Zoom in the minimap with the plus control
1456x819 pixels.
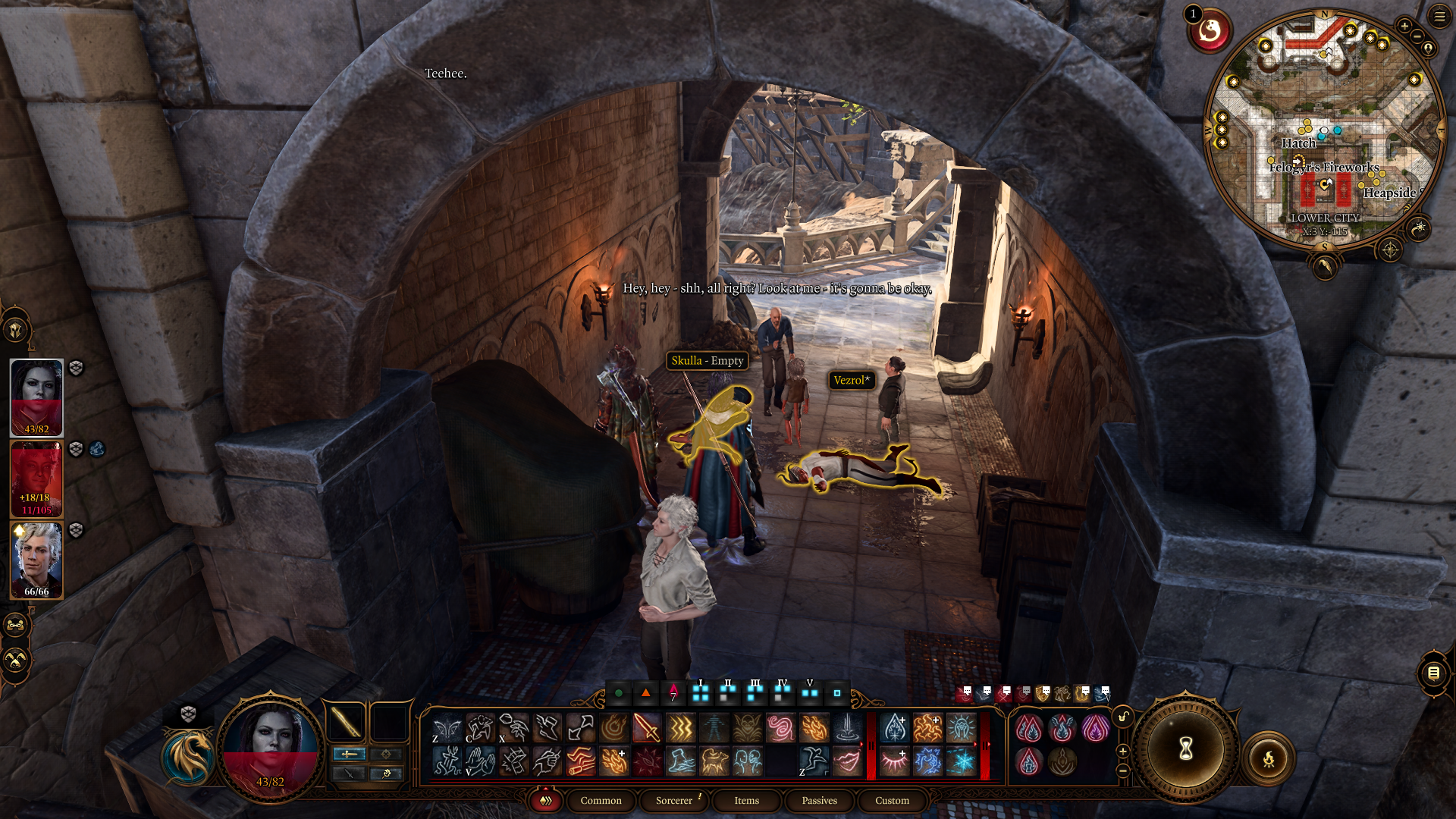point(1404,26)
